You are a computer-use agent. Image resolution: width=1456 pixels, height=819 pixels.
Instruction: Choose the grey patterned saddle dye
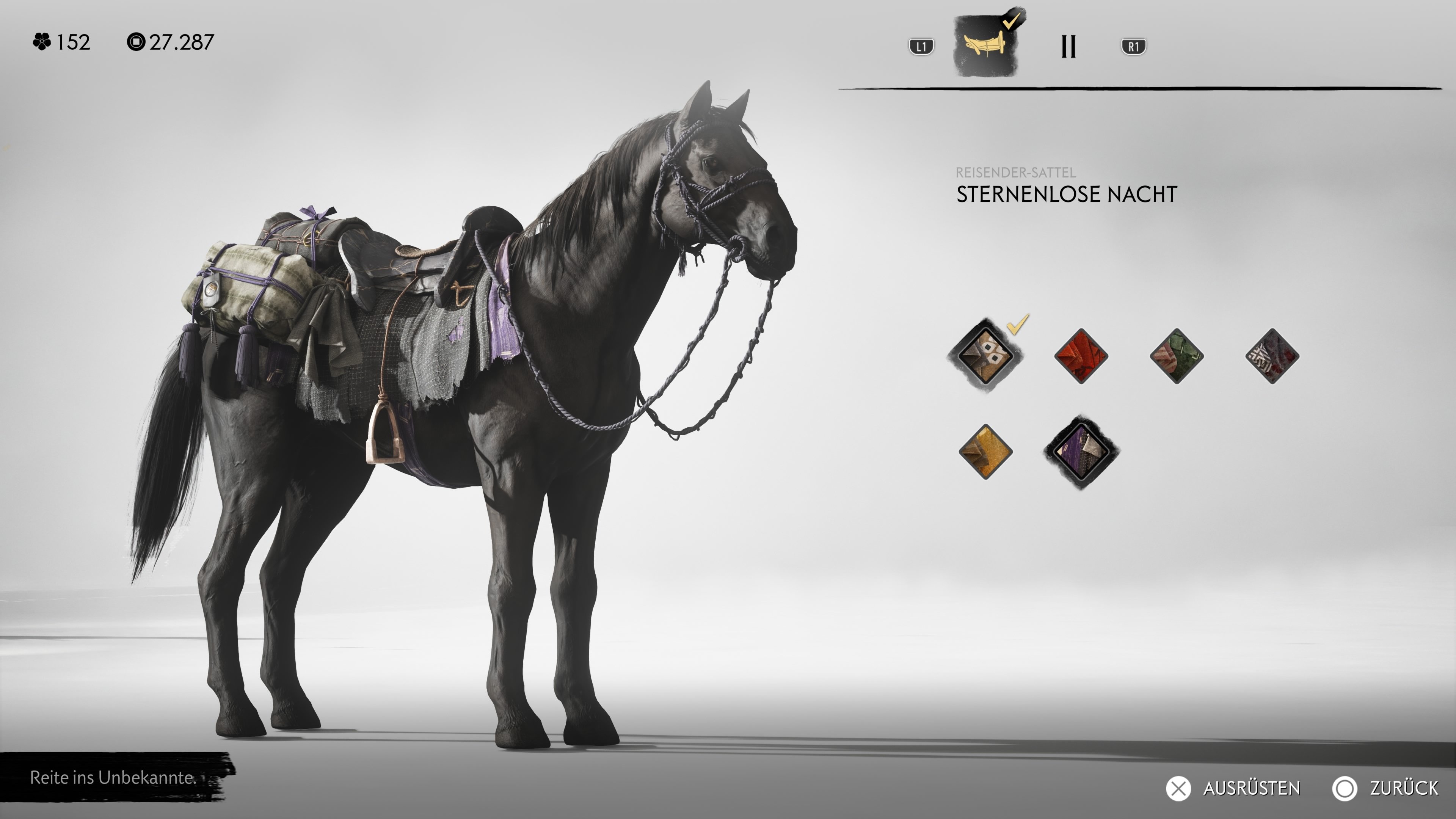(1272, 356)
